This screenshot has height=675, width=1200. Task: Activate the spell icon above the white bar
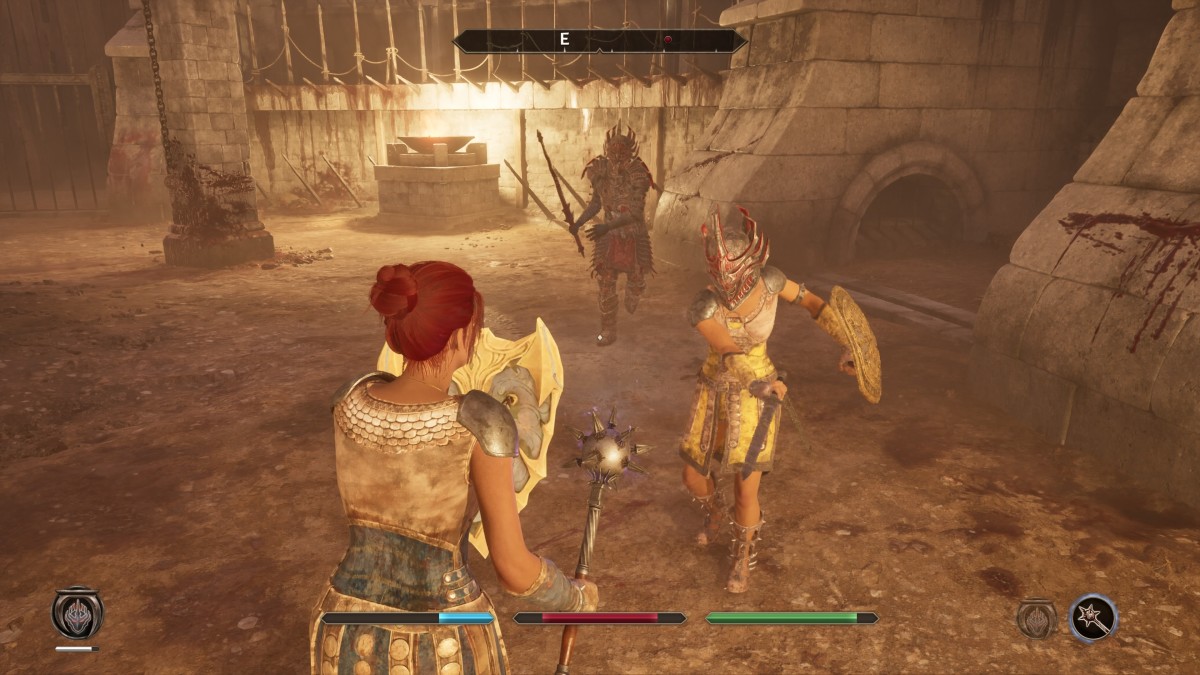click(77, 613)
